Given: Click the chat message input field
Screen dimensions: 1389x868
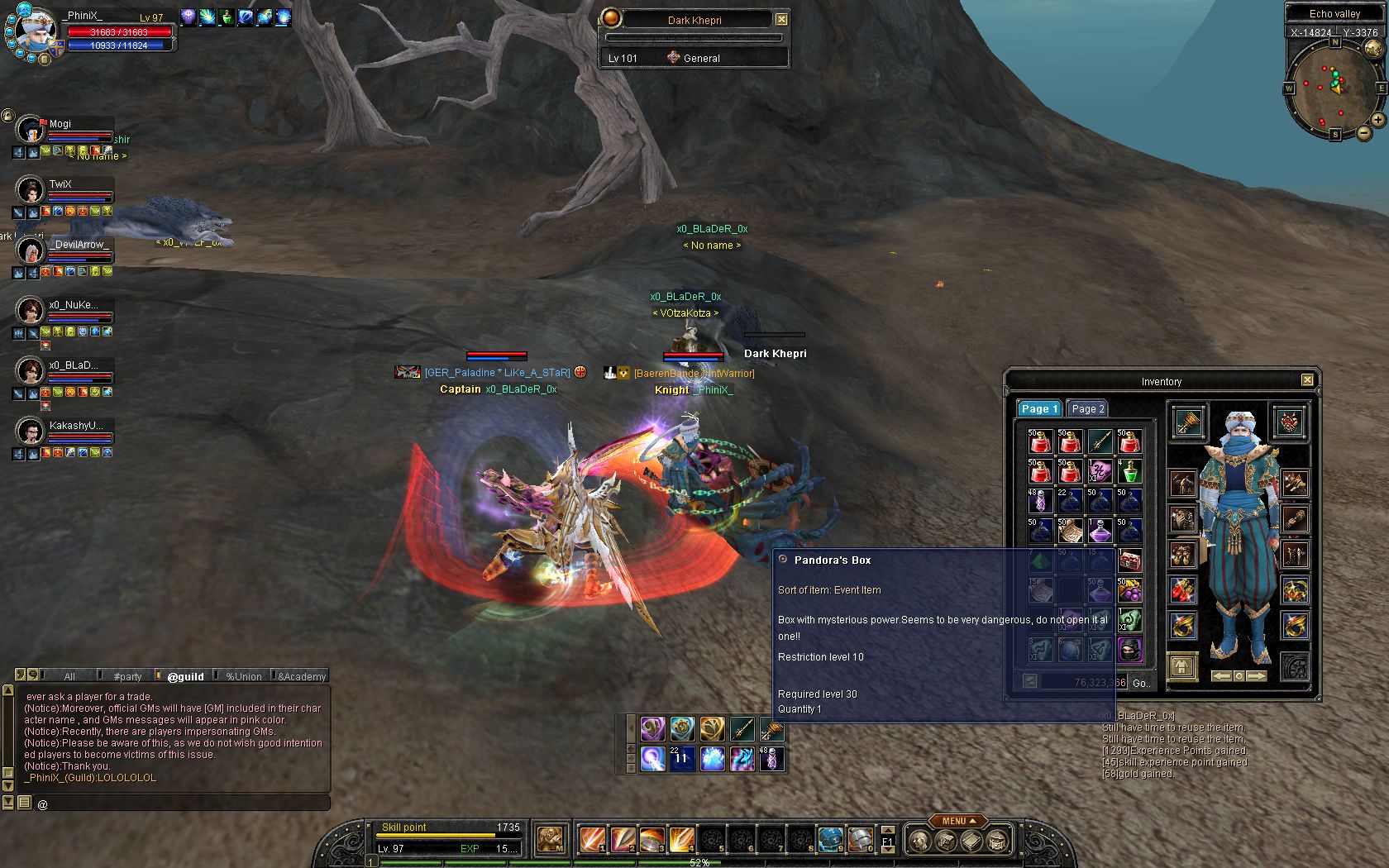Looking at the screenshot, I should pos(182,803).
